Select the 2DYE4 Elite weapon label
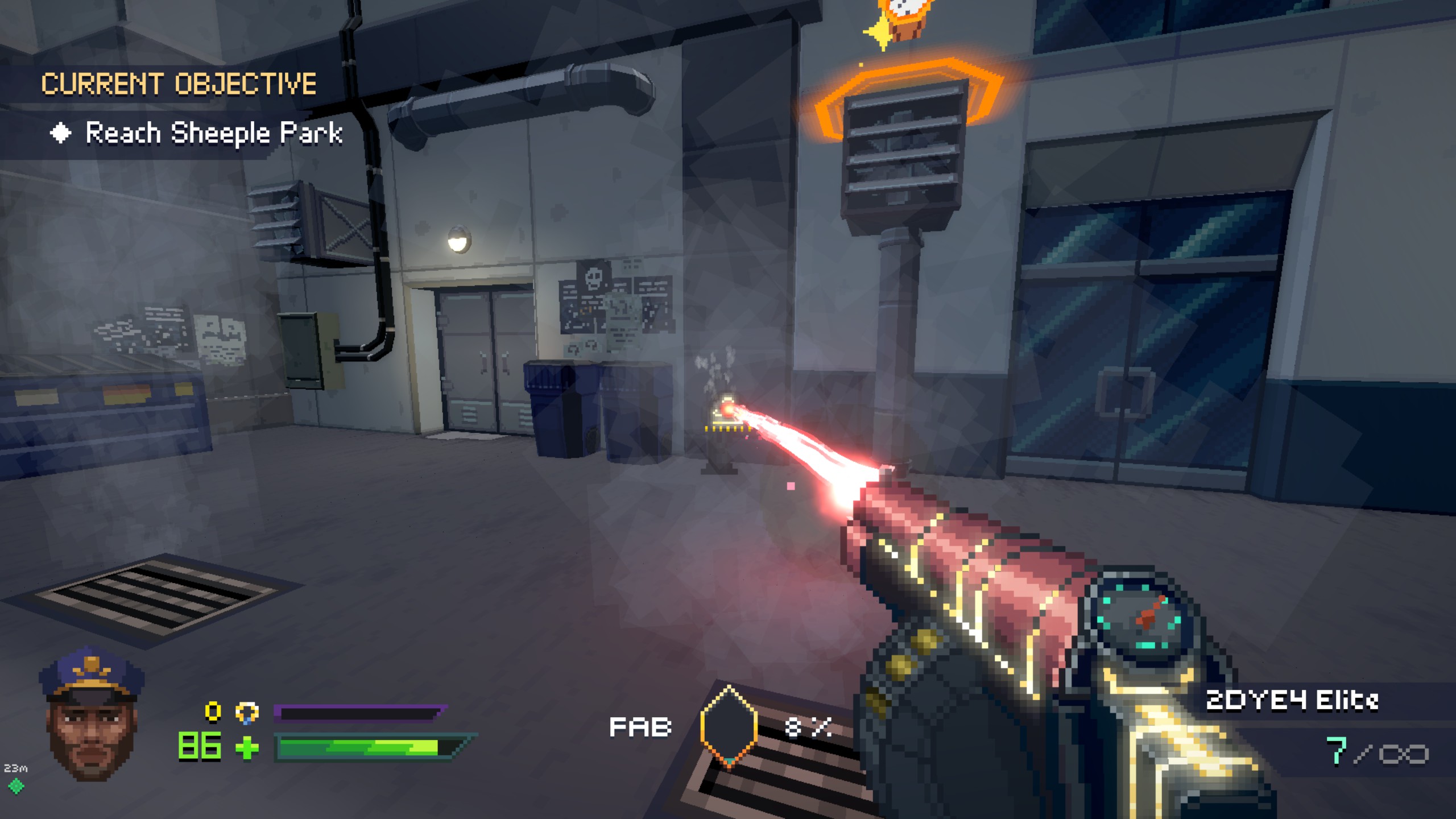This screenshot has height=819, width=1456. pos(1292,700)
